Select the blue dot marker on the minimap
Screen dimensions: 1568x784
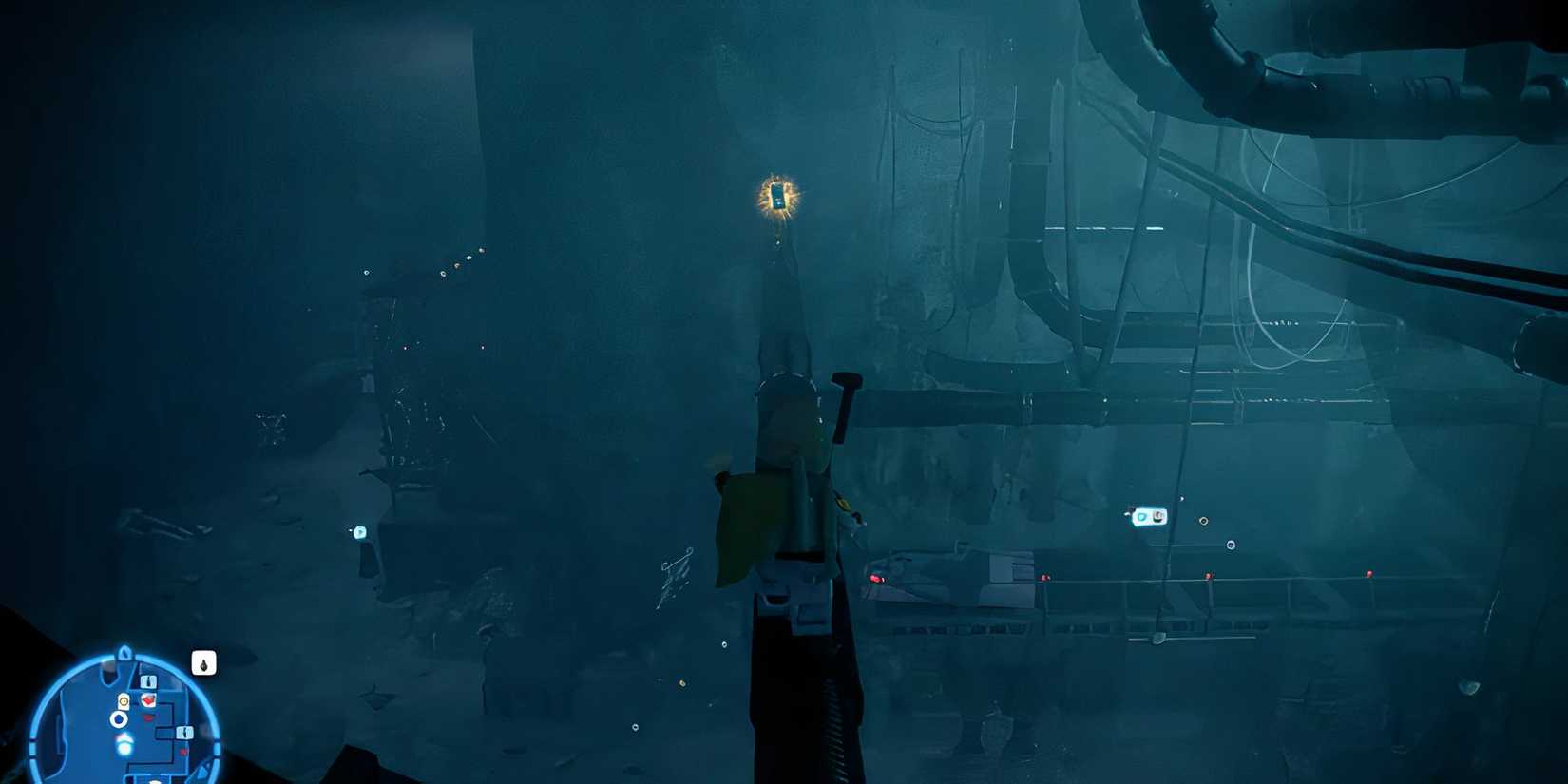click(x=119, y=718)
